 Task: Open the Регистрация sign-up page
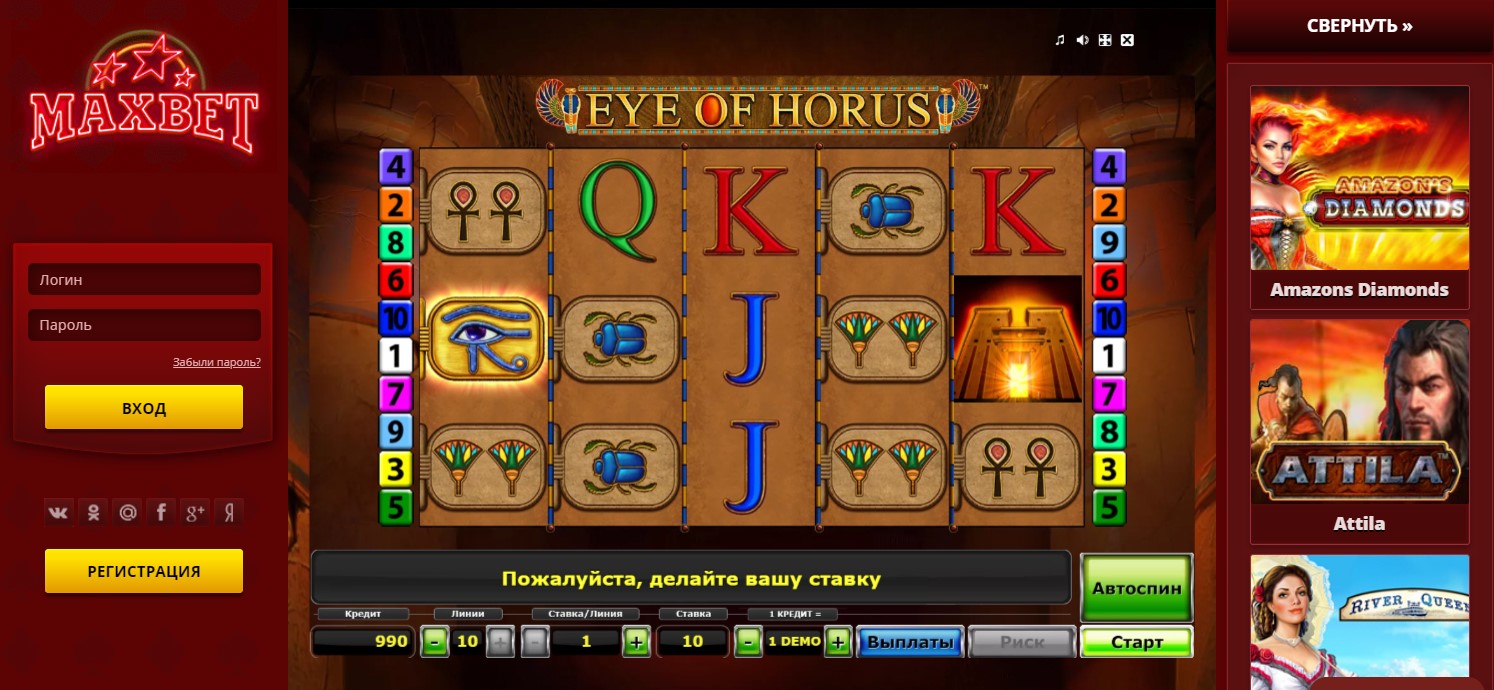pos(144,571)
